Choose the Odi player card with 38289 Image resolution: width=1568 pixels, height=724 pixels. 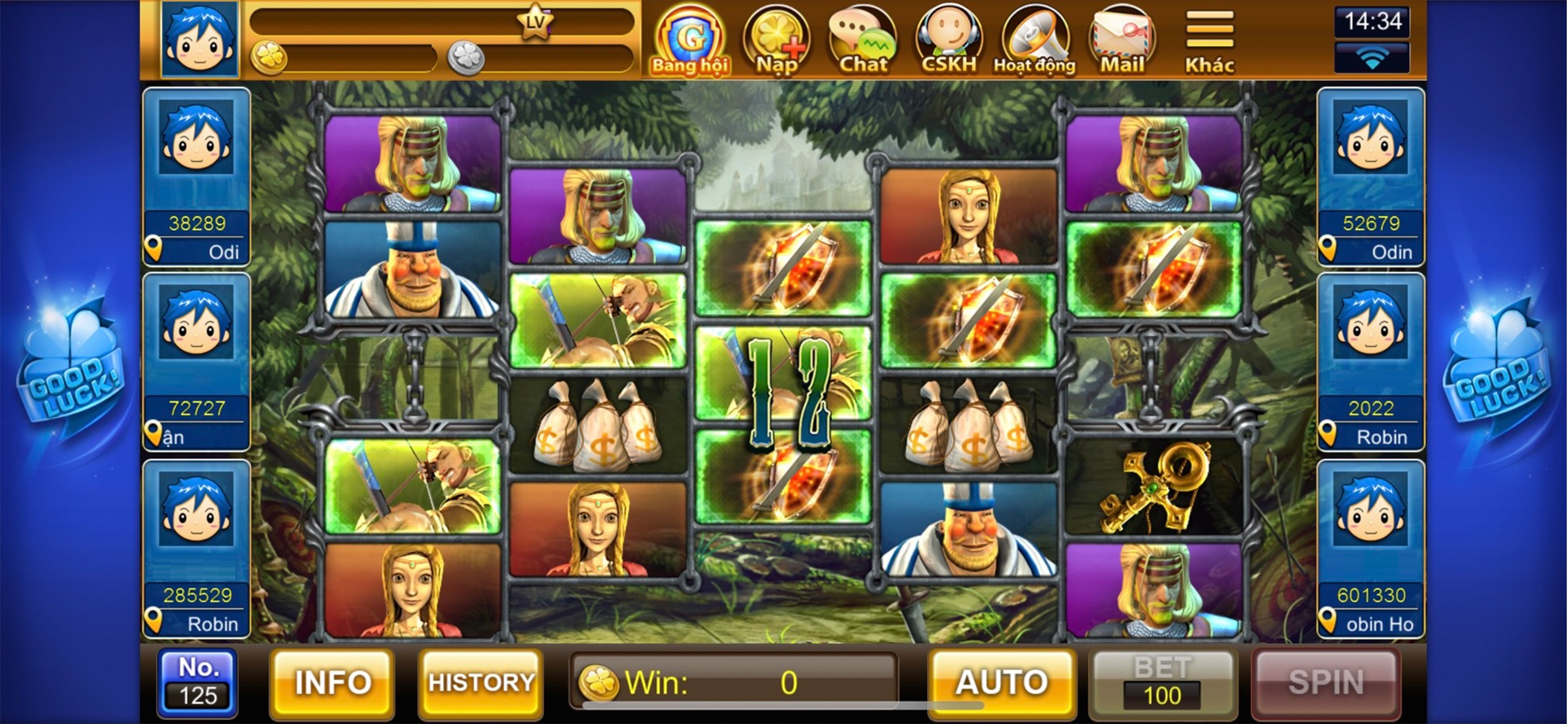[197, 177]
